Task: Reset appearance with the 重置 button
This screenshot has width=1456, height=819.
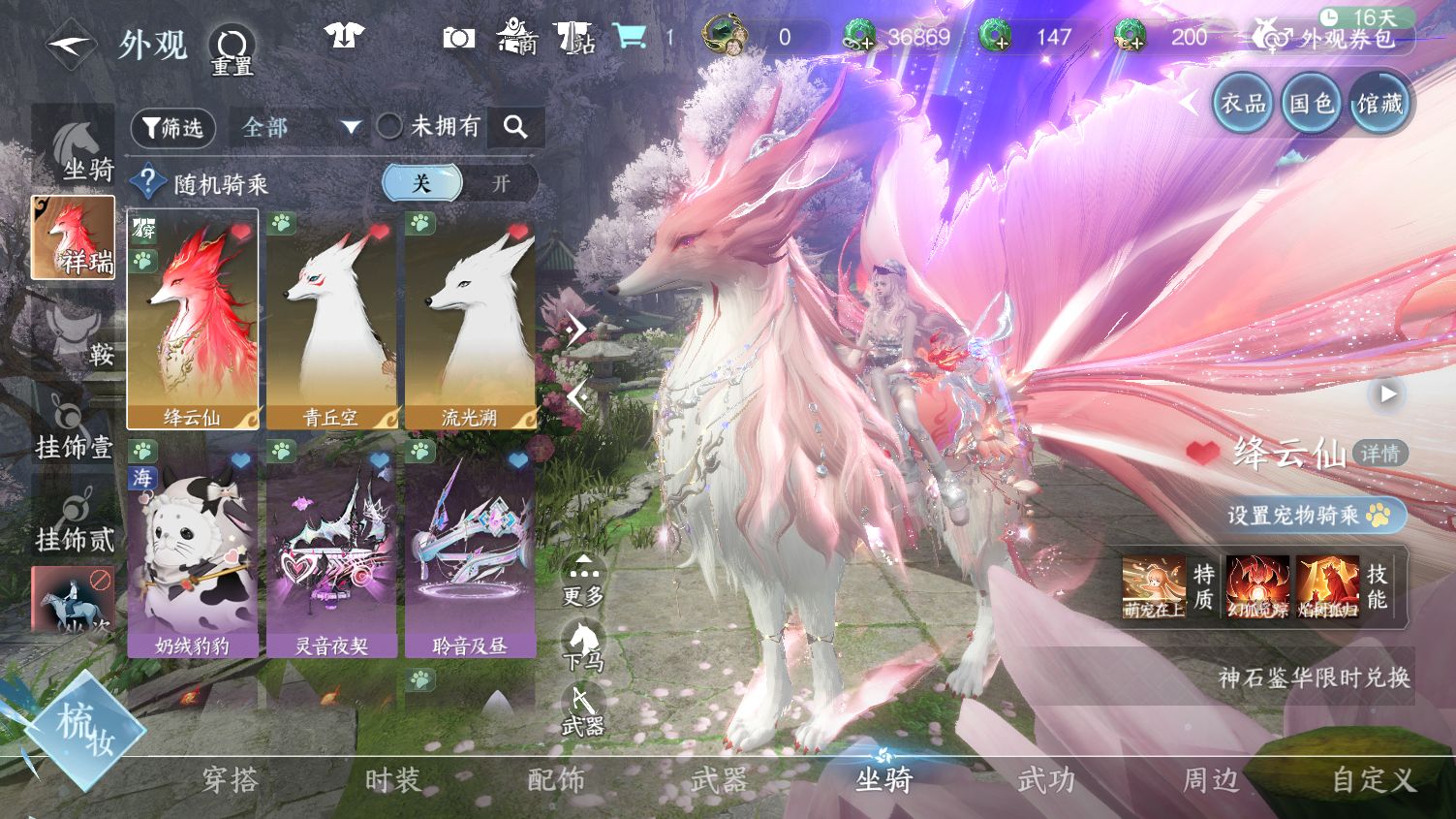Action: (x=232, y=48)
